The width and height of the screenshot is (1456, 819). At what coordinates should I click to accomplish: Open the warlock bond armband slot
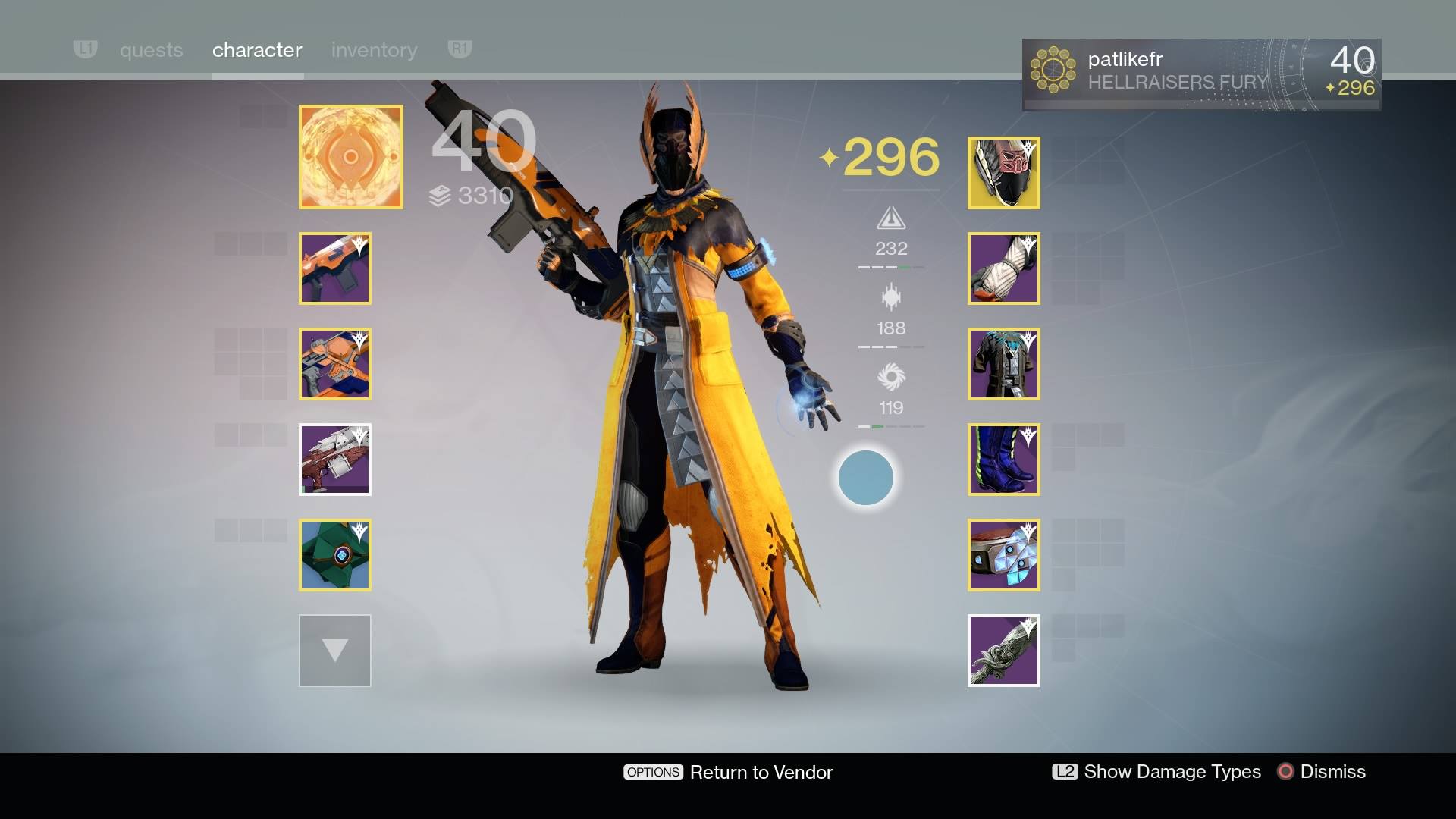[x=1003, y=555]
